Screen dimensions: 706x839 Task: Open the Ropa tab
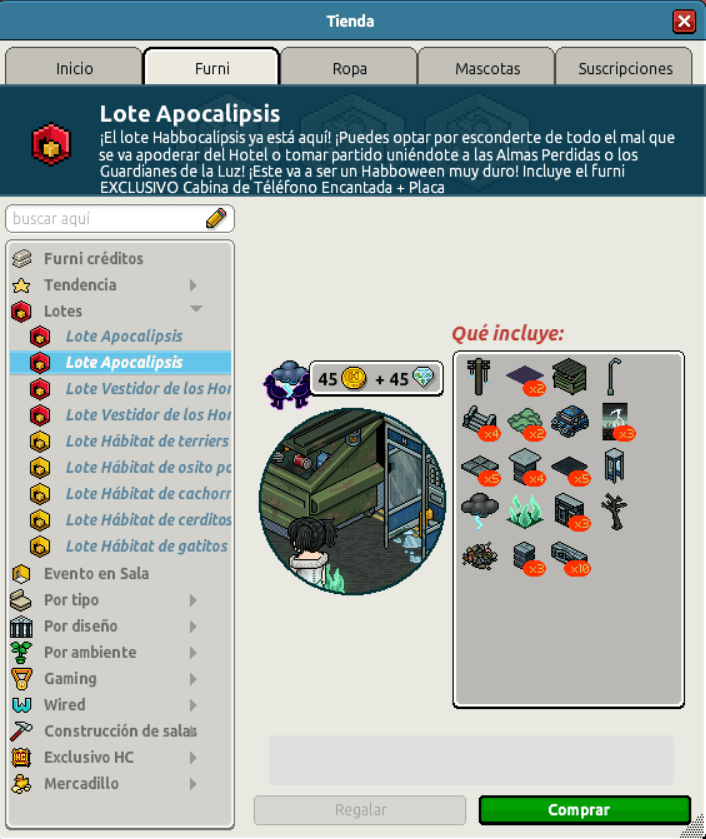click(x=349, y=68)
